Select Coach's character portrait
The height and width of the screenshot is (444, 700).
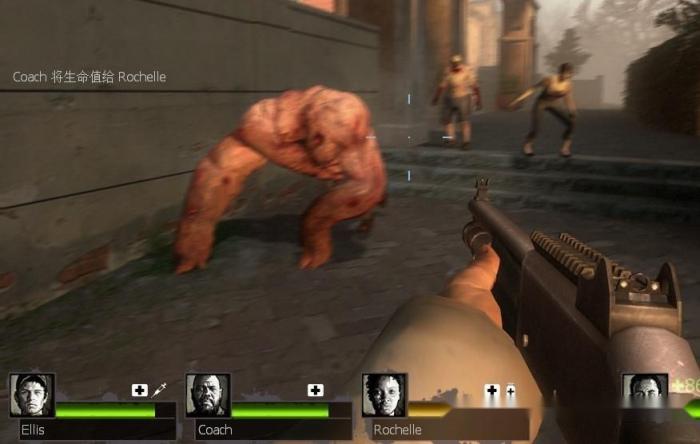tap(208, 395)
